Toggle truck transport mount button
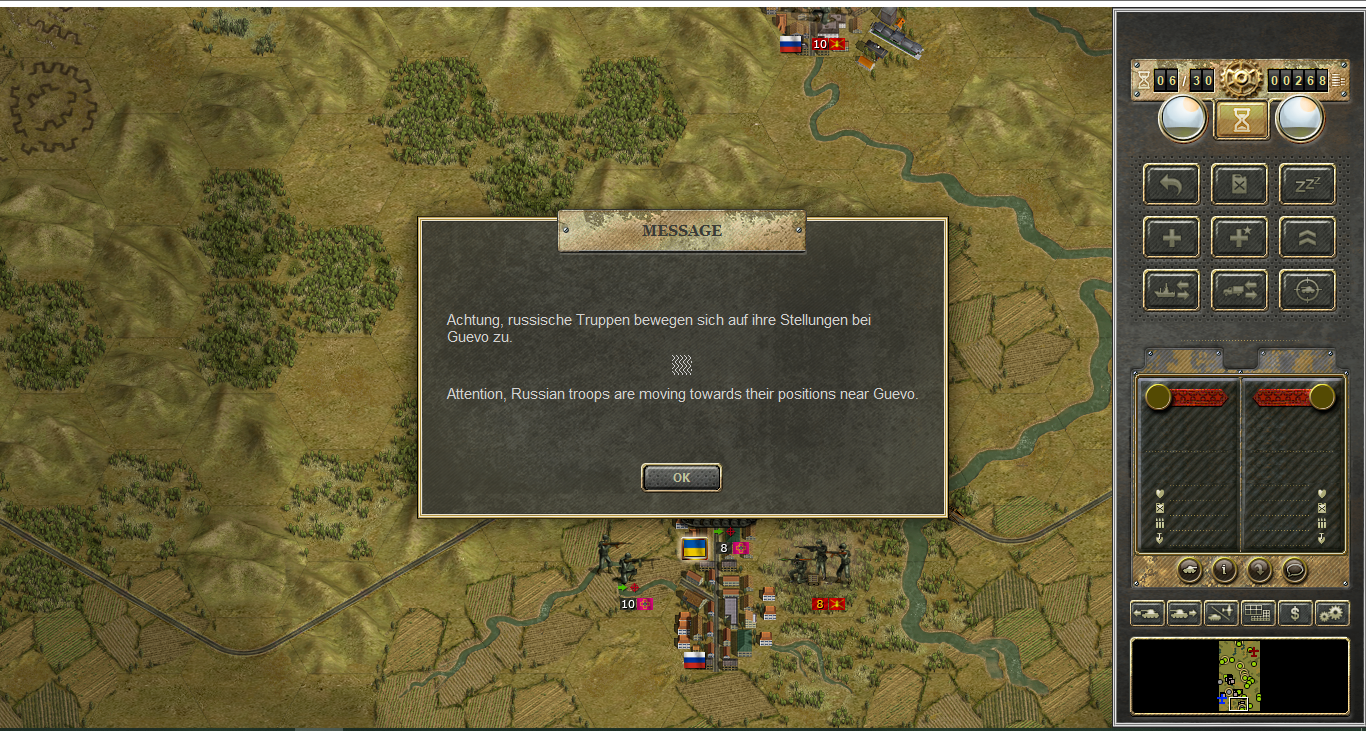The height and width of the screenshot is (731, 1366). coord(1239,290)
